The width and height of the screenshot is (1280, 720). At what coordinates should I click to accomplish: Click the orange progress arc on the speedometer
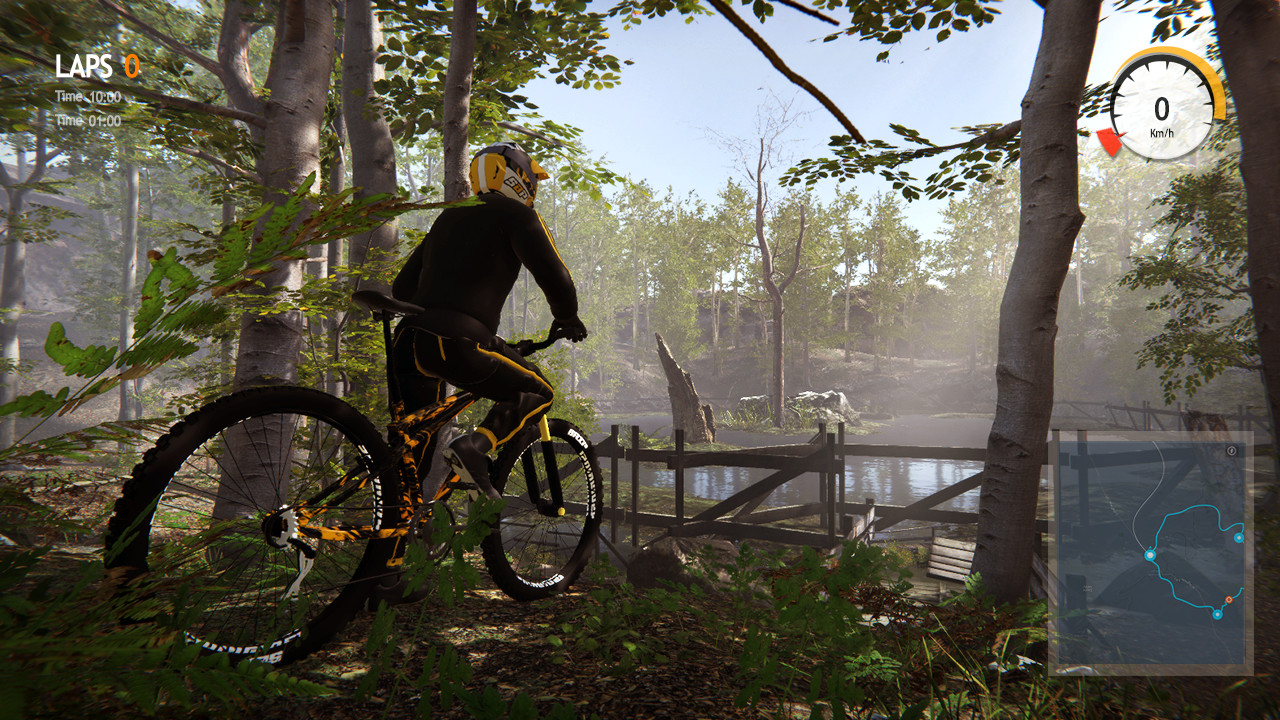[1207, 70]
